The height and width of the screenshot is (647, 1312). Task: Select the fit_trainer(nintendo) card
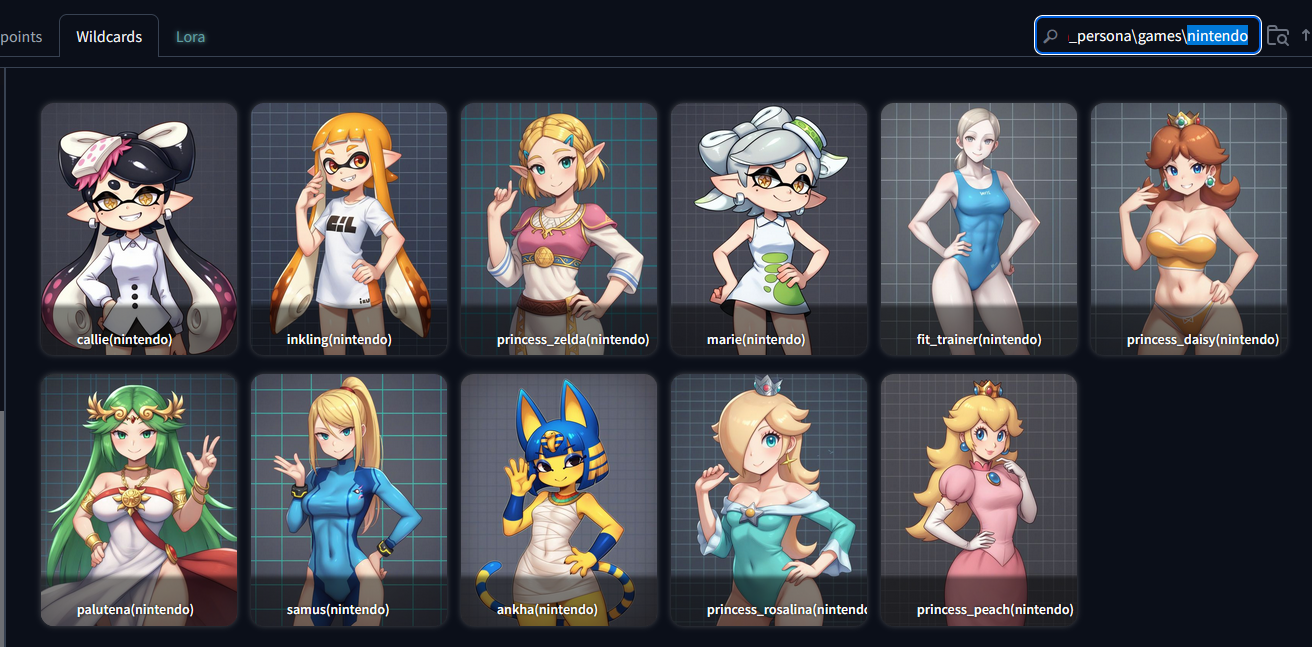(x=979, y=229)
